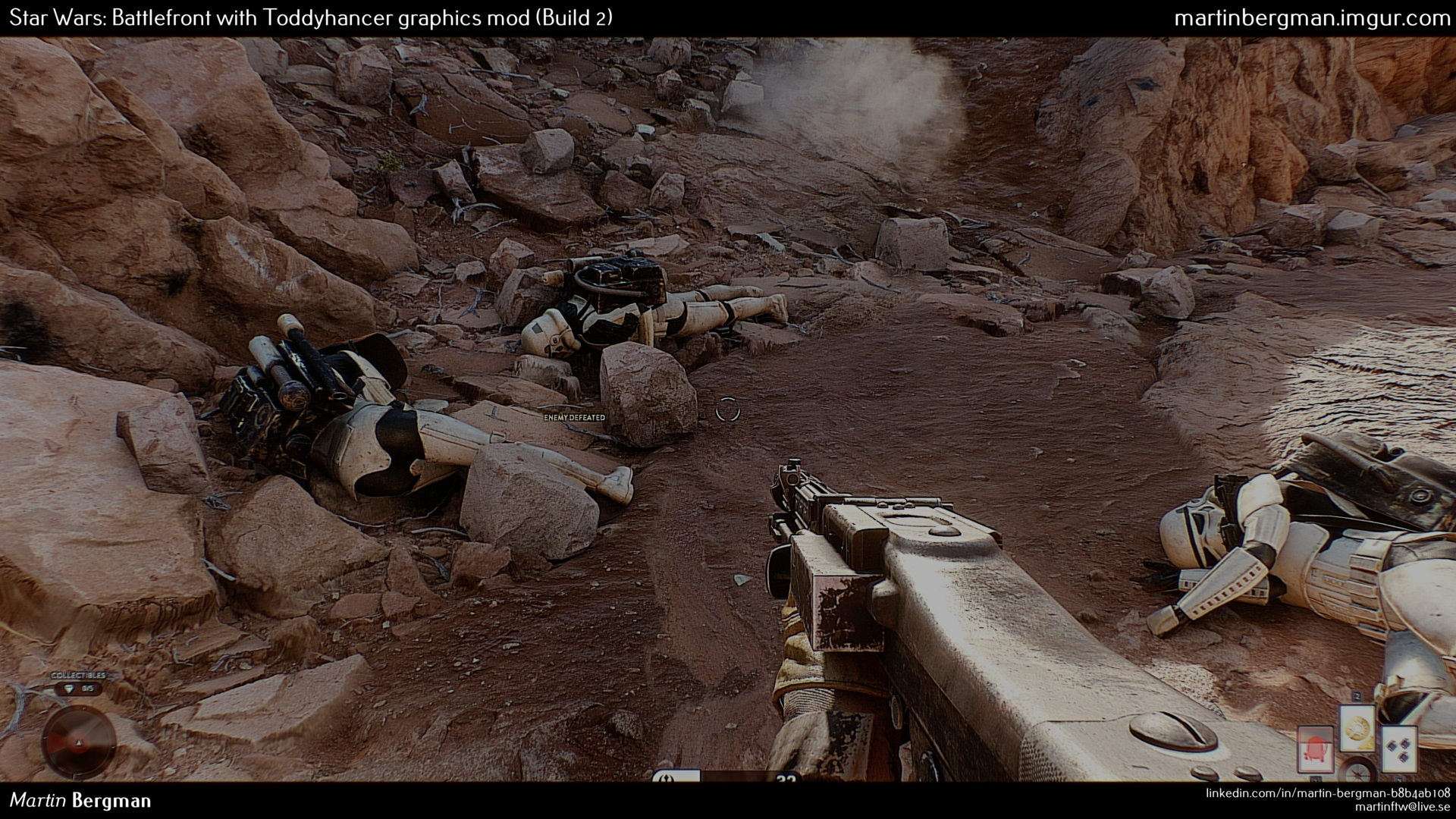Activate the golden burst star card

pos(1357,727)
